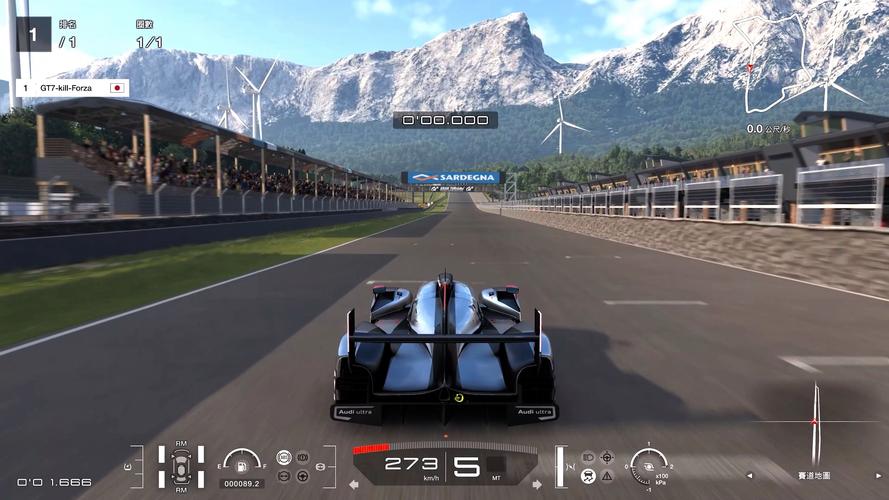Click the right arrow below the speedometer
889x500 pixels.
coord(537,485)
